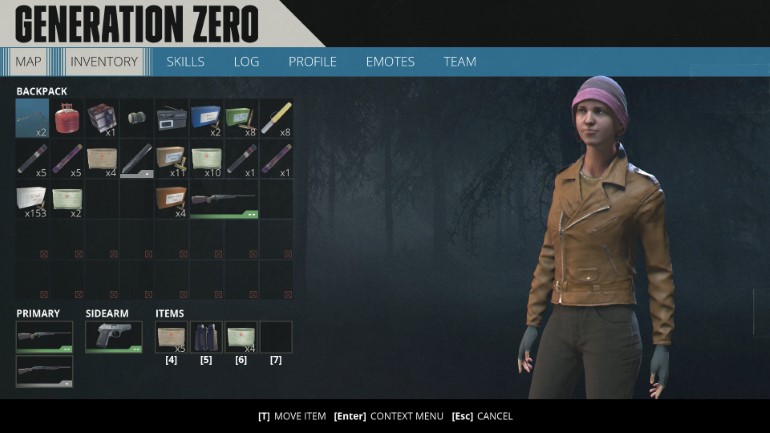770x433 pixels.
Task: Switch to the EMOTES tab
Action: (390, 62)
